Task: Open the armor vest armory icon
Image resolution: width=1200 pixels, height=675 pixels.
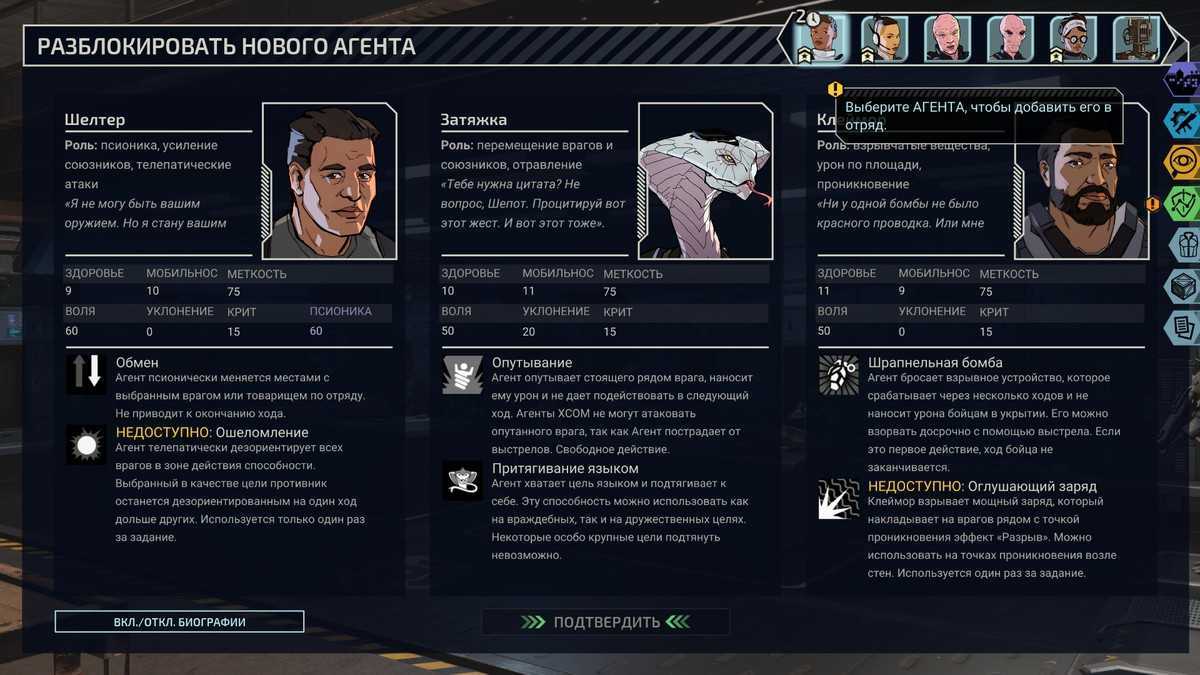Action: [x=1183, y=244]
